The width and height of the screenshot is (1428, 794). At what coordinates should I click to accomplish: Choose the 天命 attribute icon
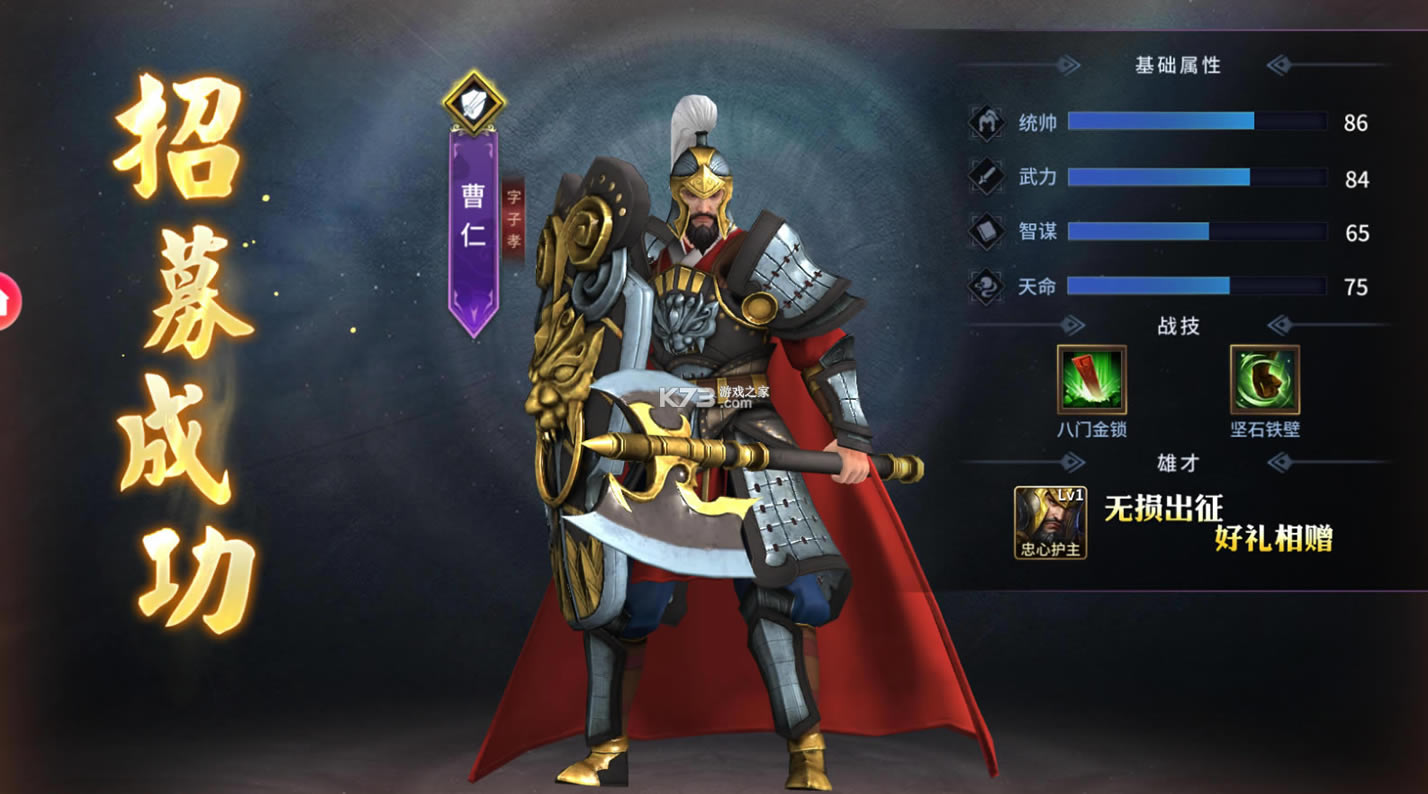(987, 287)
